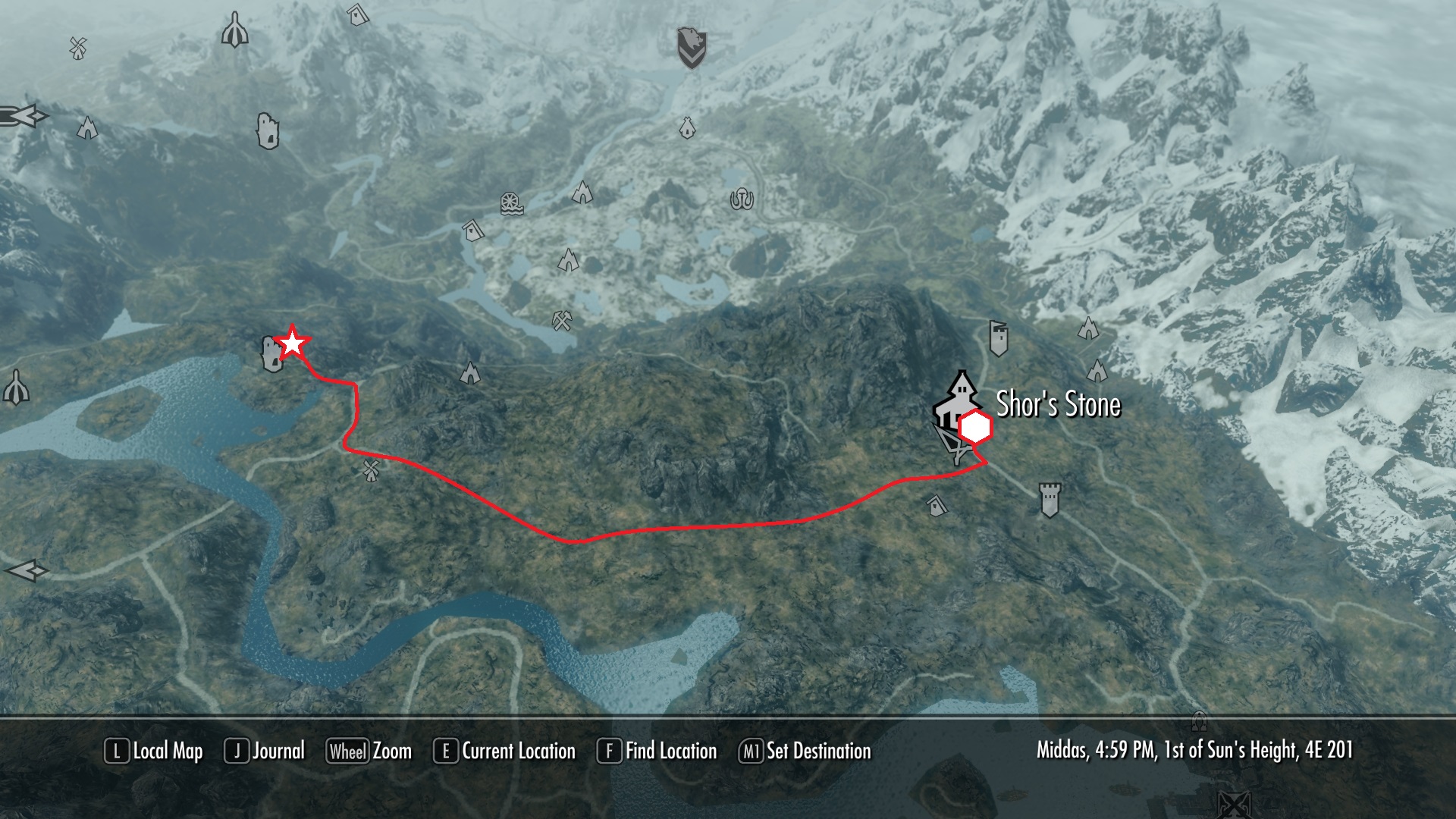
Task: Select the white star marker at route start
Action: (x=292, y=344)
